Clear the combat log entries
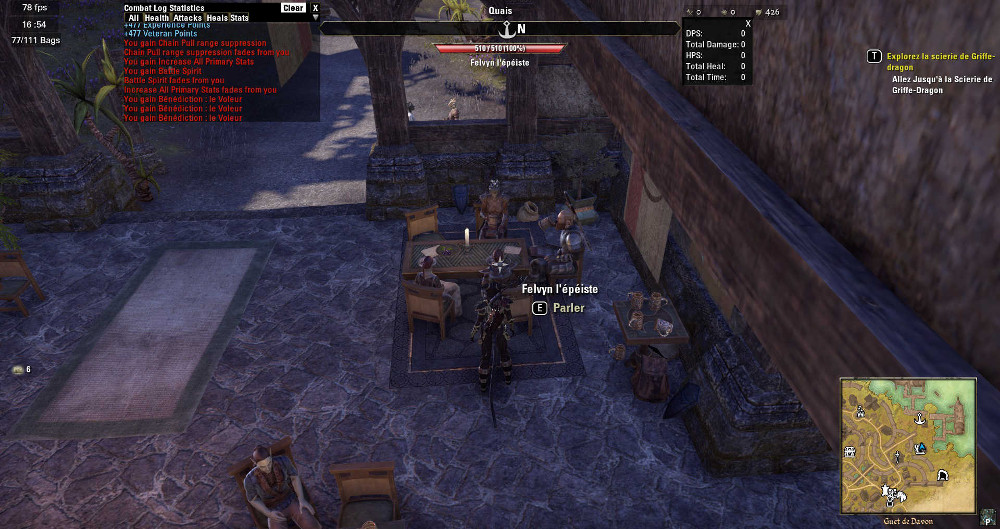1000x529 pixels. (x=293, y=8)
